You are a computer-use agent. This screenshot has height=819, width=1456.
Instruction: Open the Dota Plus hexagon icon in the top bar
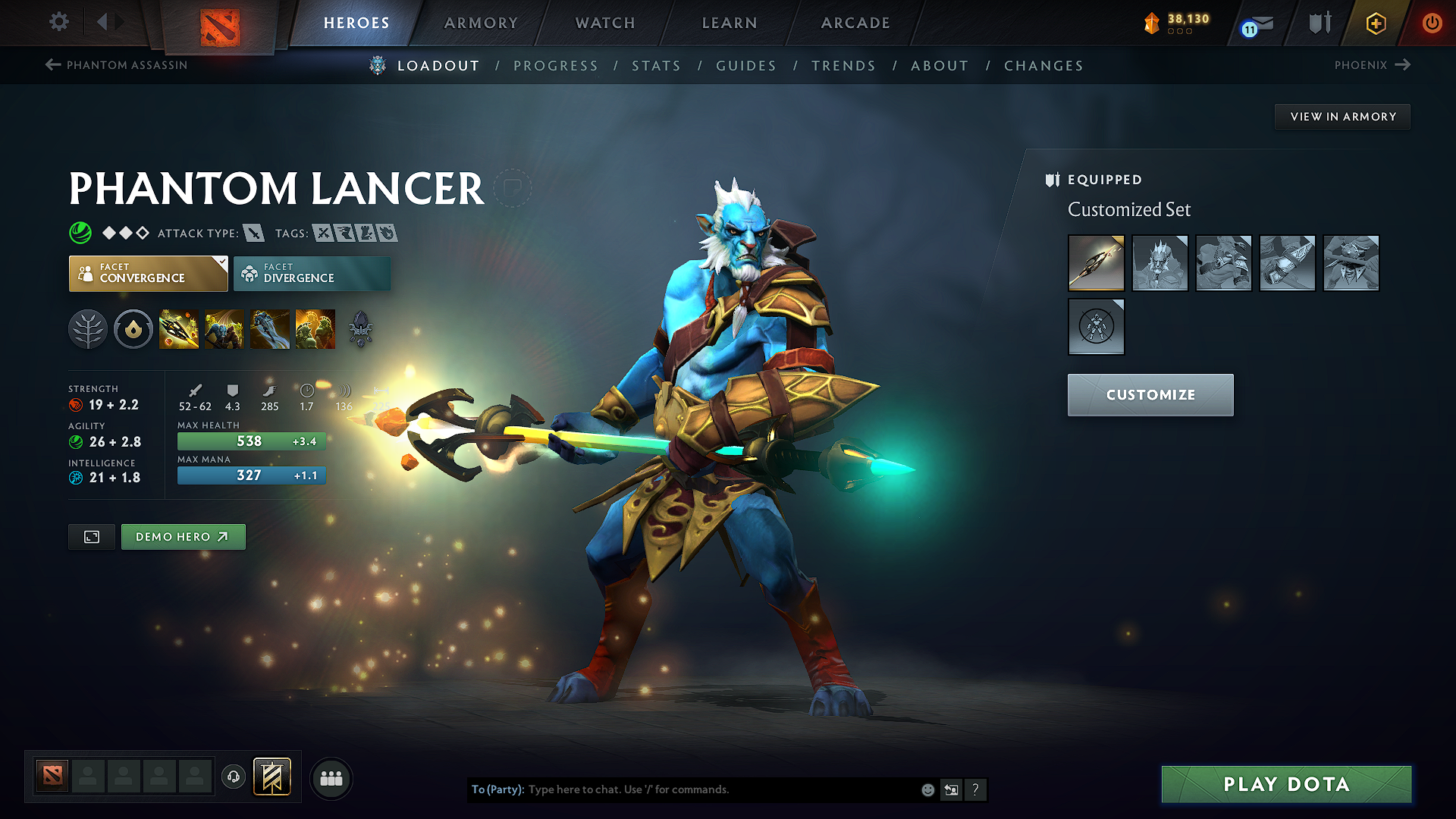pos(1375,23)
